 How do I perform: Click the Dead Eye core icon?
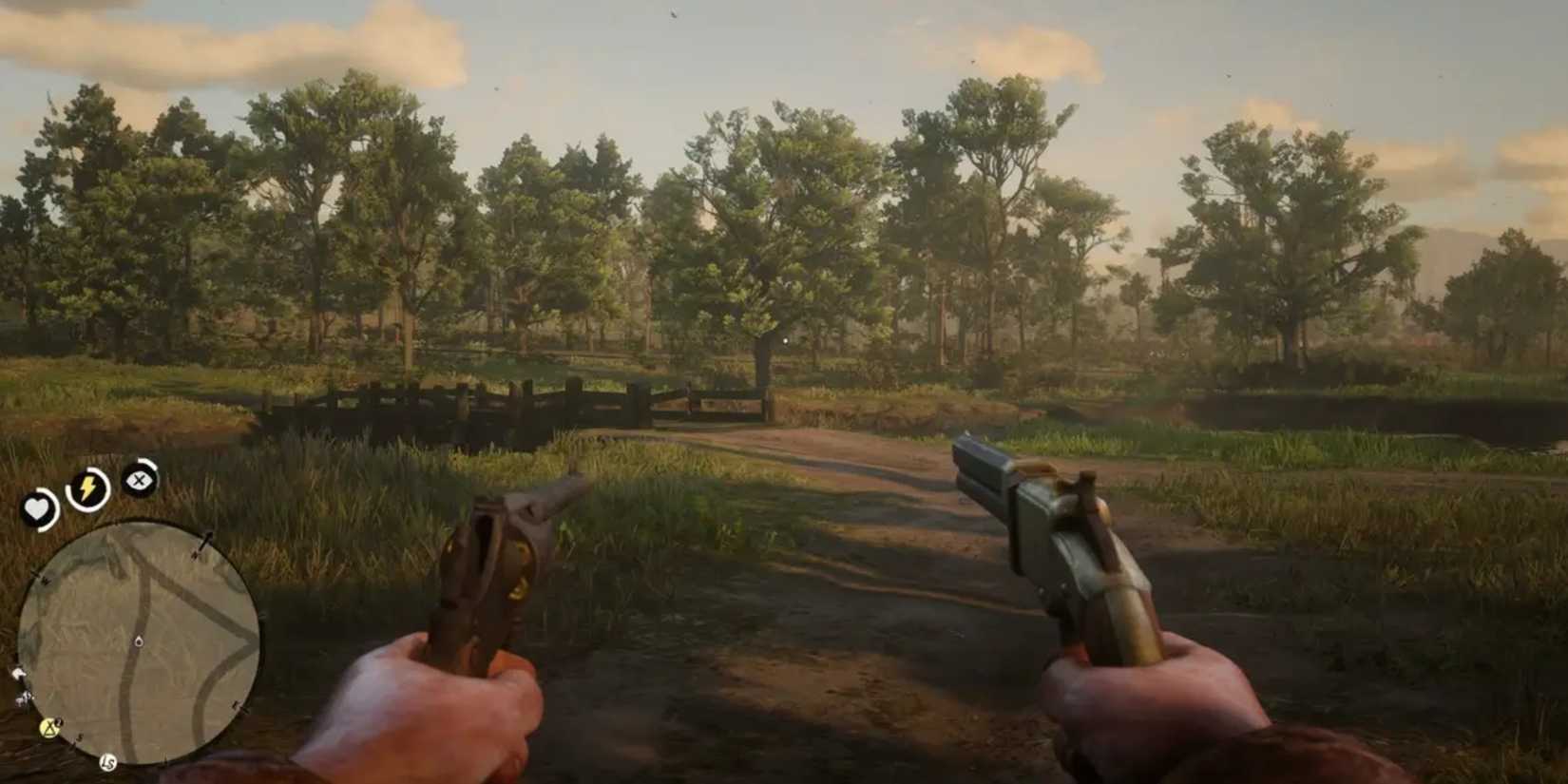point(137,480)
